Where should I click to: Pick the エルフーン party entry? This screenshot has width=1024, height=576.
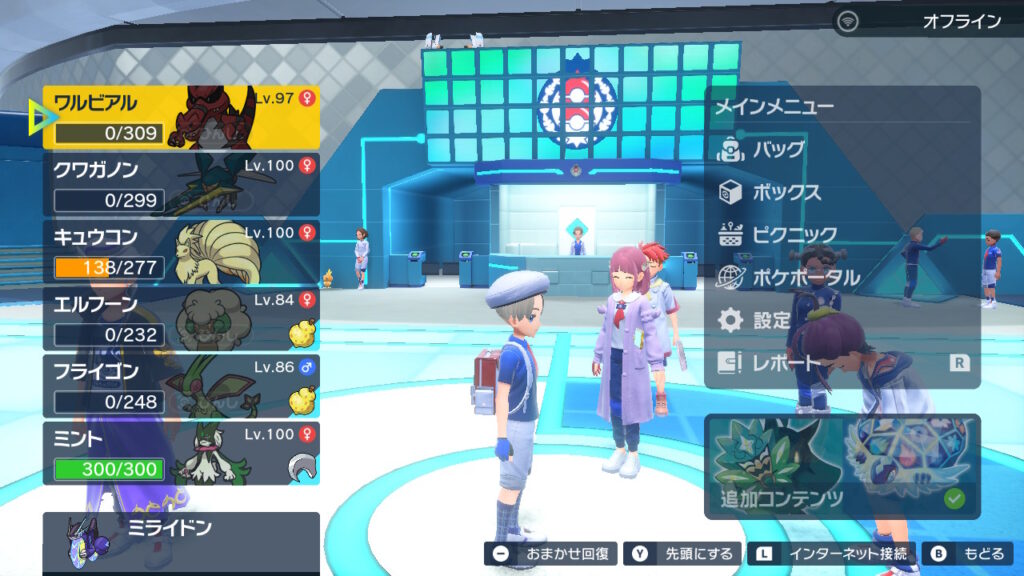[180, 318]
